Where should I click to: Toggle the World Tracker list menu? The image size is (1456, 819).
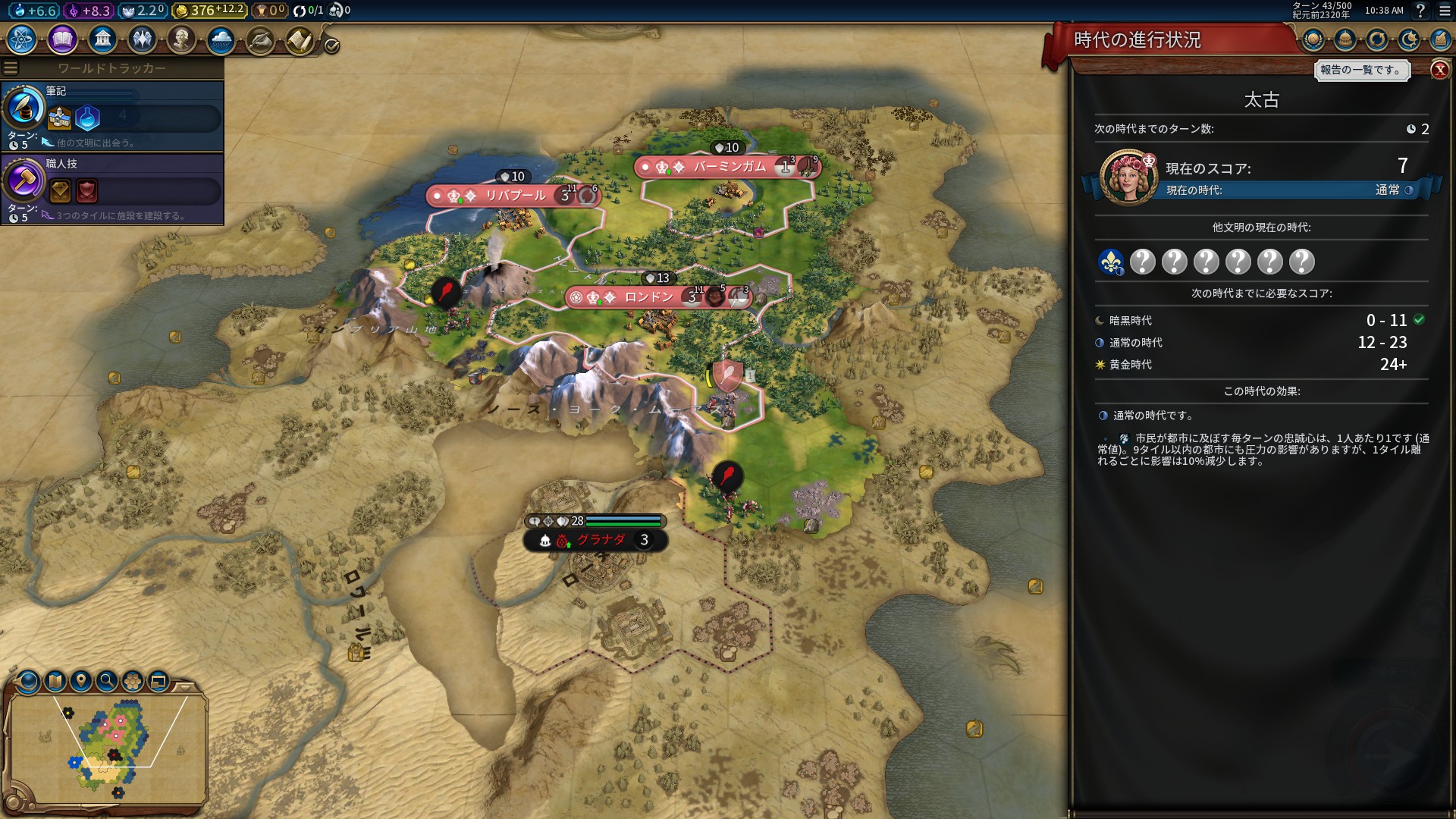[11, 68]
